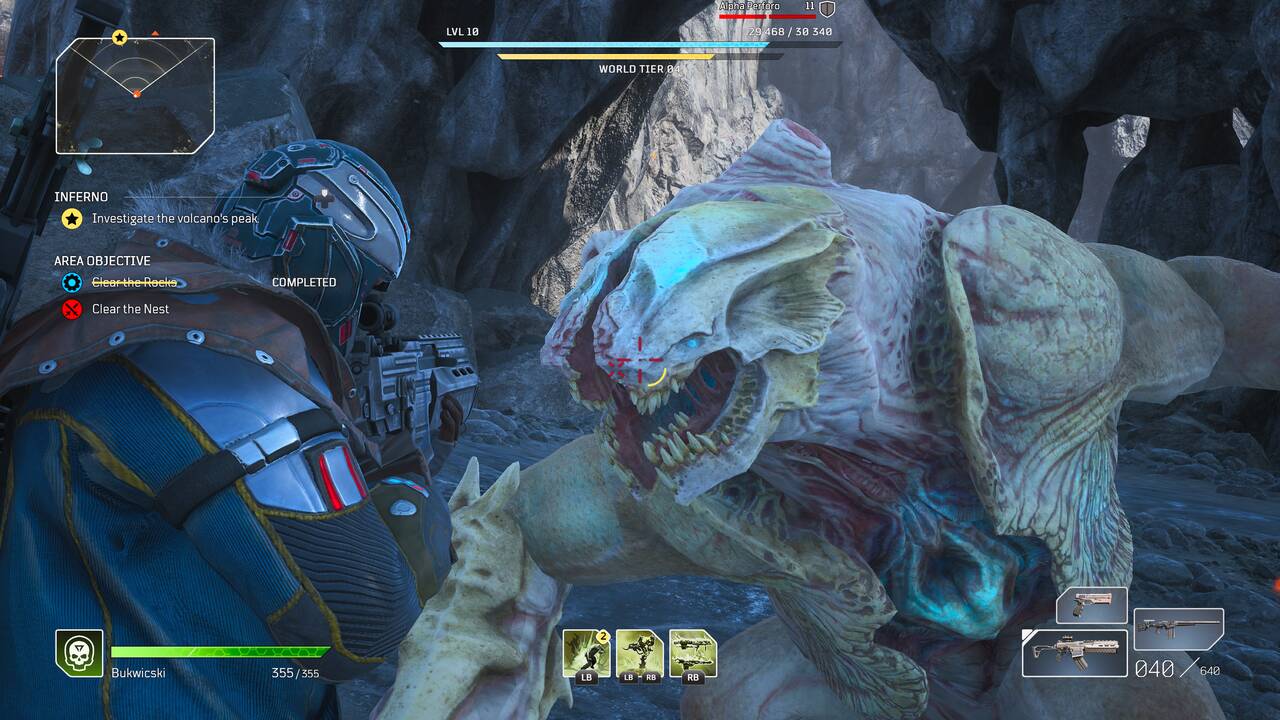Select the equipped assault rifle weapon slot
The image size is (1280, 720).
click(x=1074, y=652)
